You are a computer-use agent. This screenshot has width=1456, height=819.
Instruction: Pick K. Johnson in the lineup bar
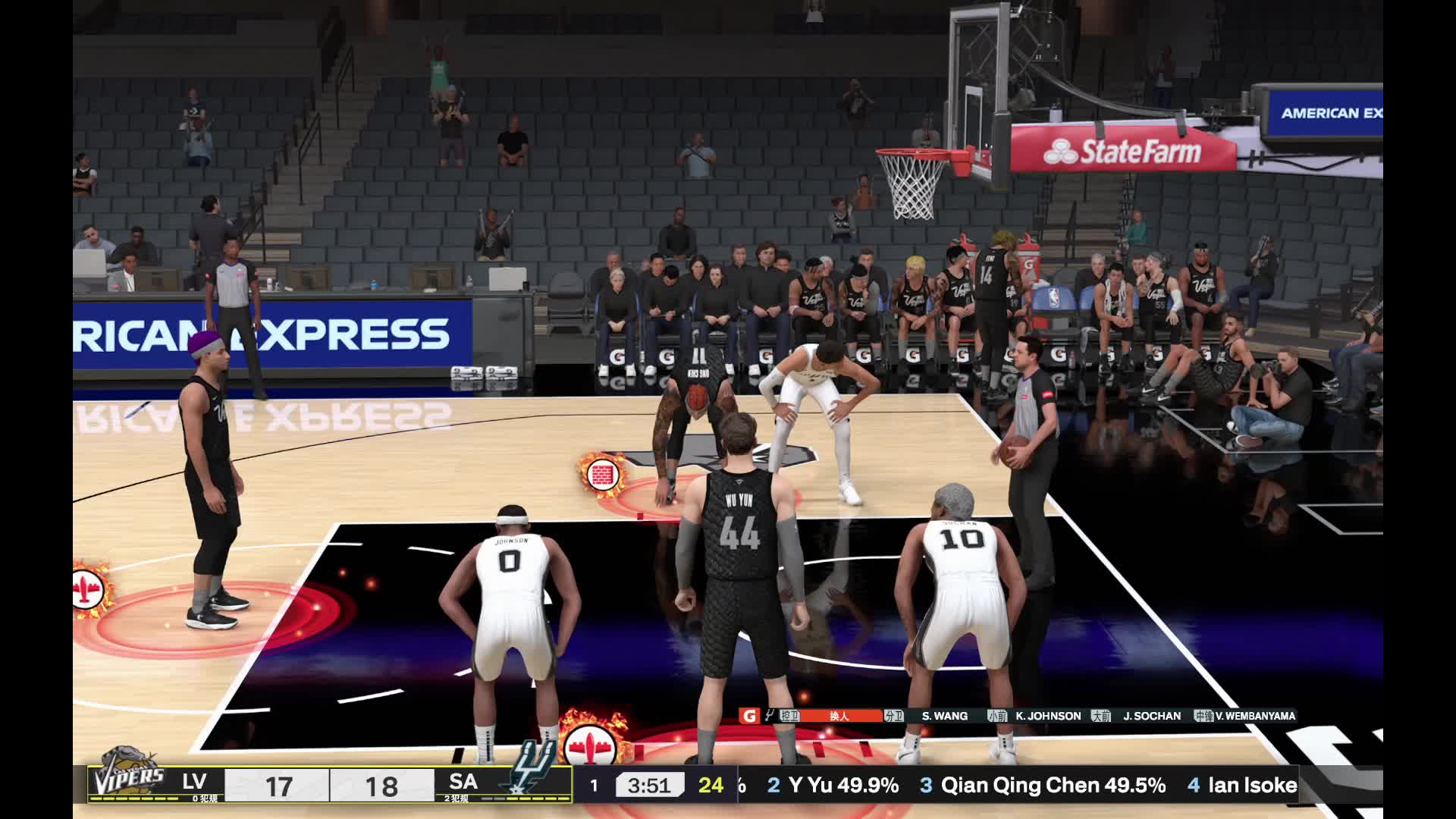tap(1048, 716)
